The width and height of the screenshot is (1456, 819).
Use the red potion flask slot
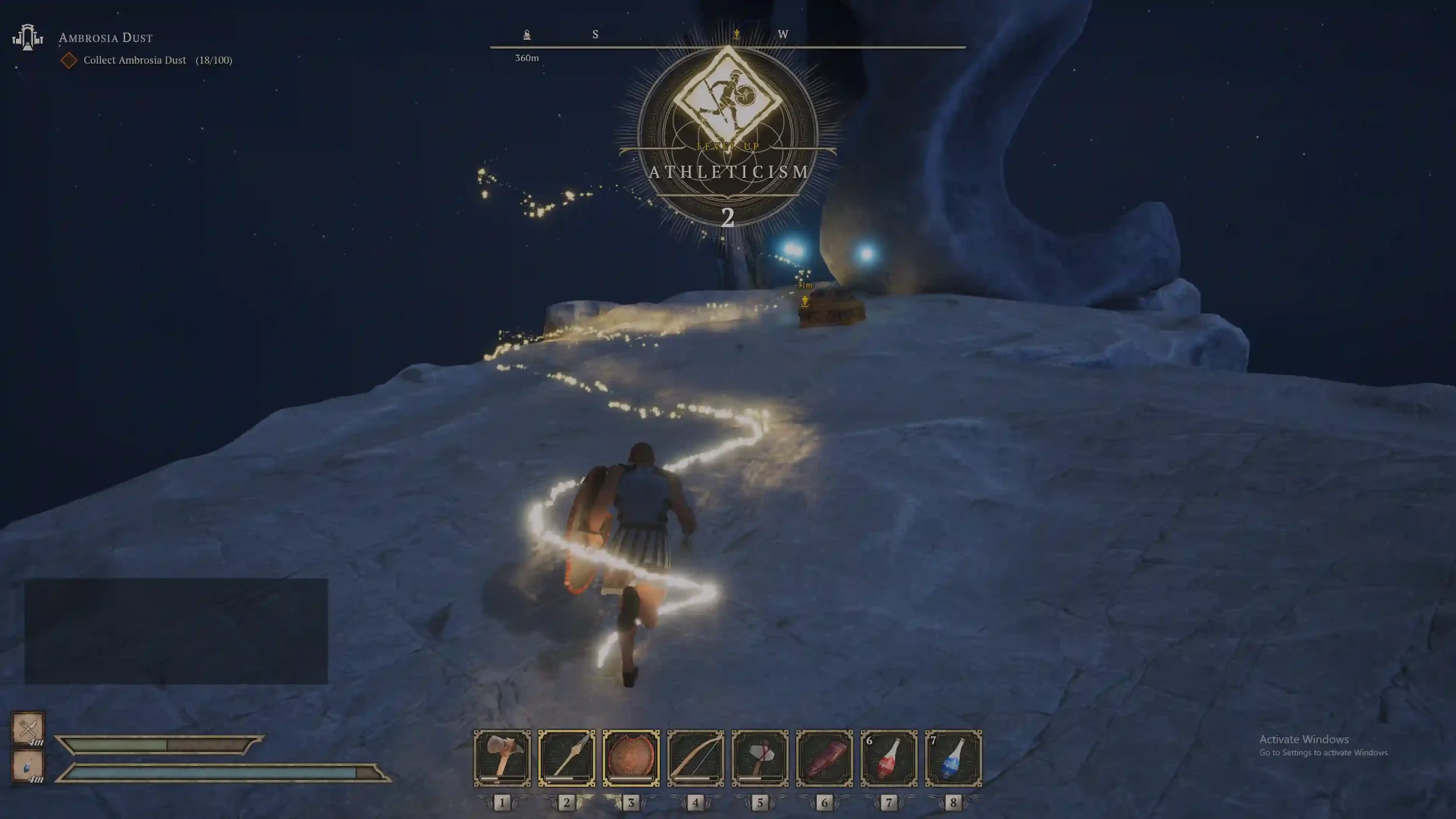889,758
